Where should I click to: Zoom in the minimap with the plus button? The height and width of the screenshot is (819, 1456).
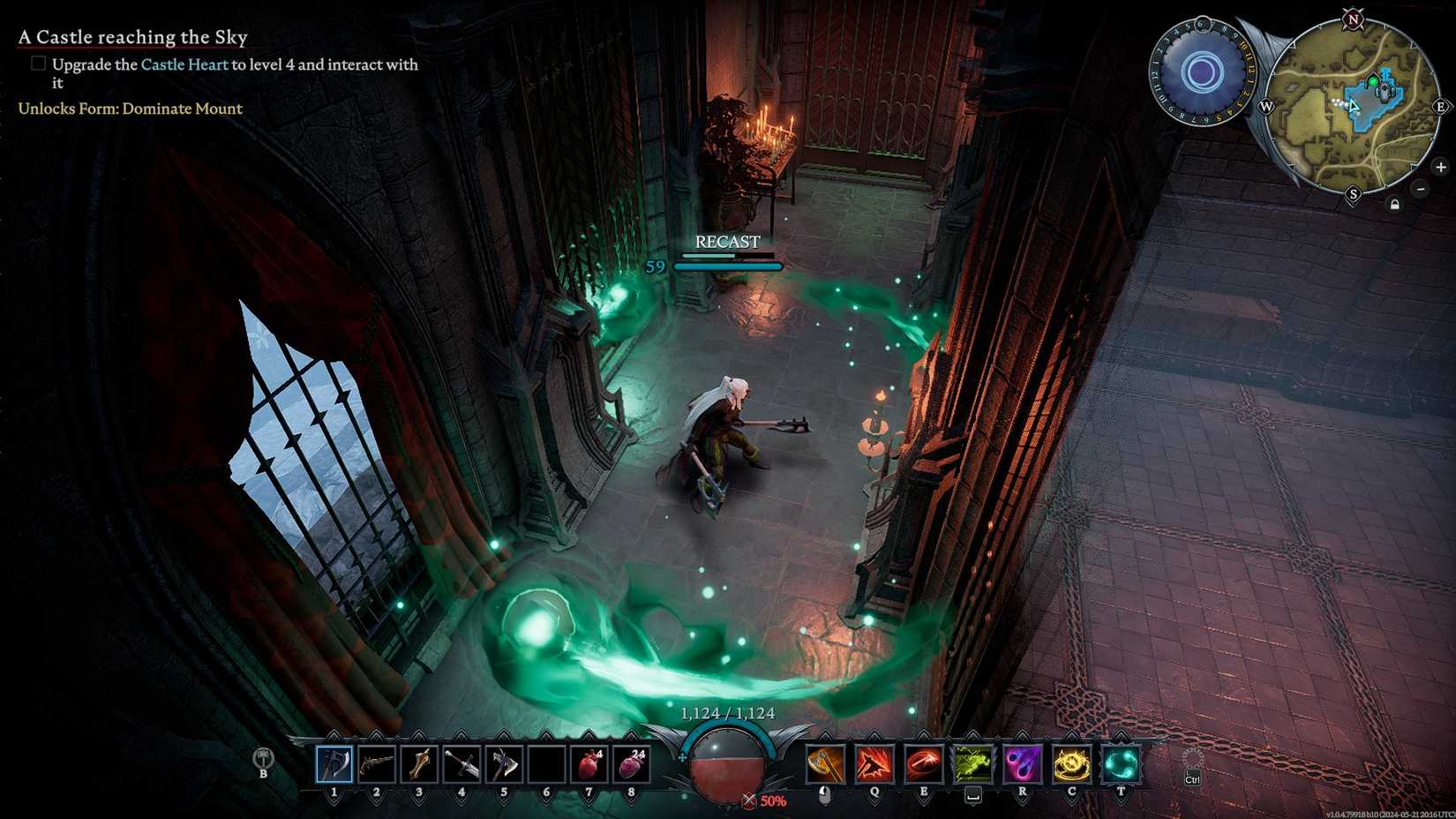tap(1442, 166)
